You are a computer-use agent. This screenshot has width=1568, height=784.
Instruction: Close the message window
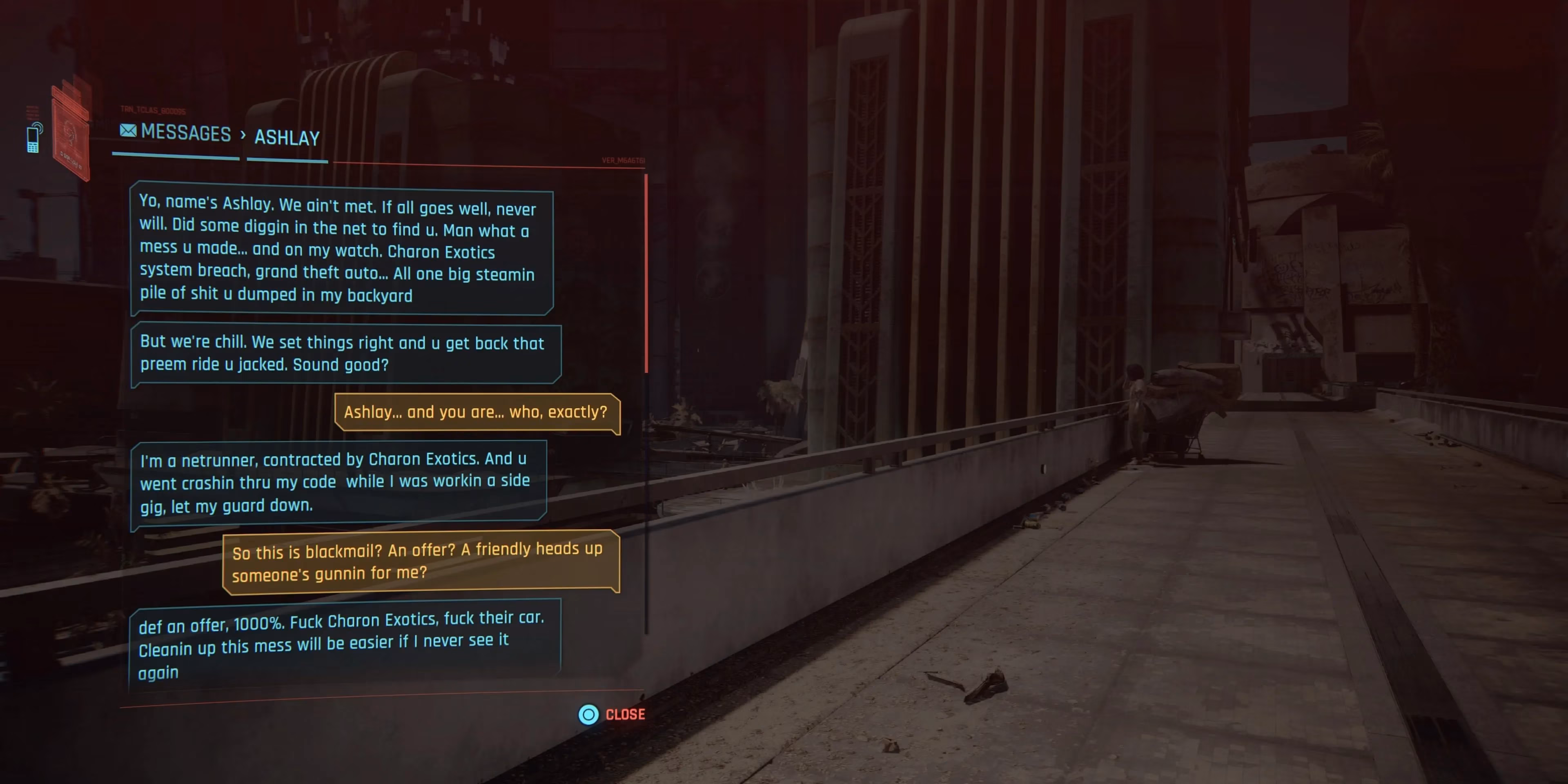coord(611,714)
